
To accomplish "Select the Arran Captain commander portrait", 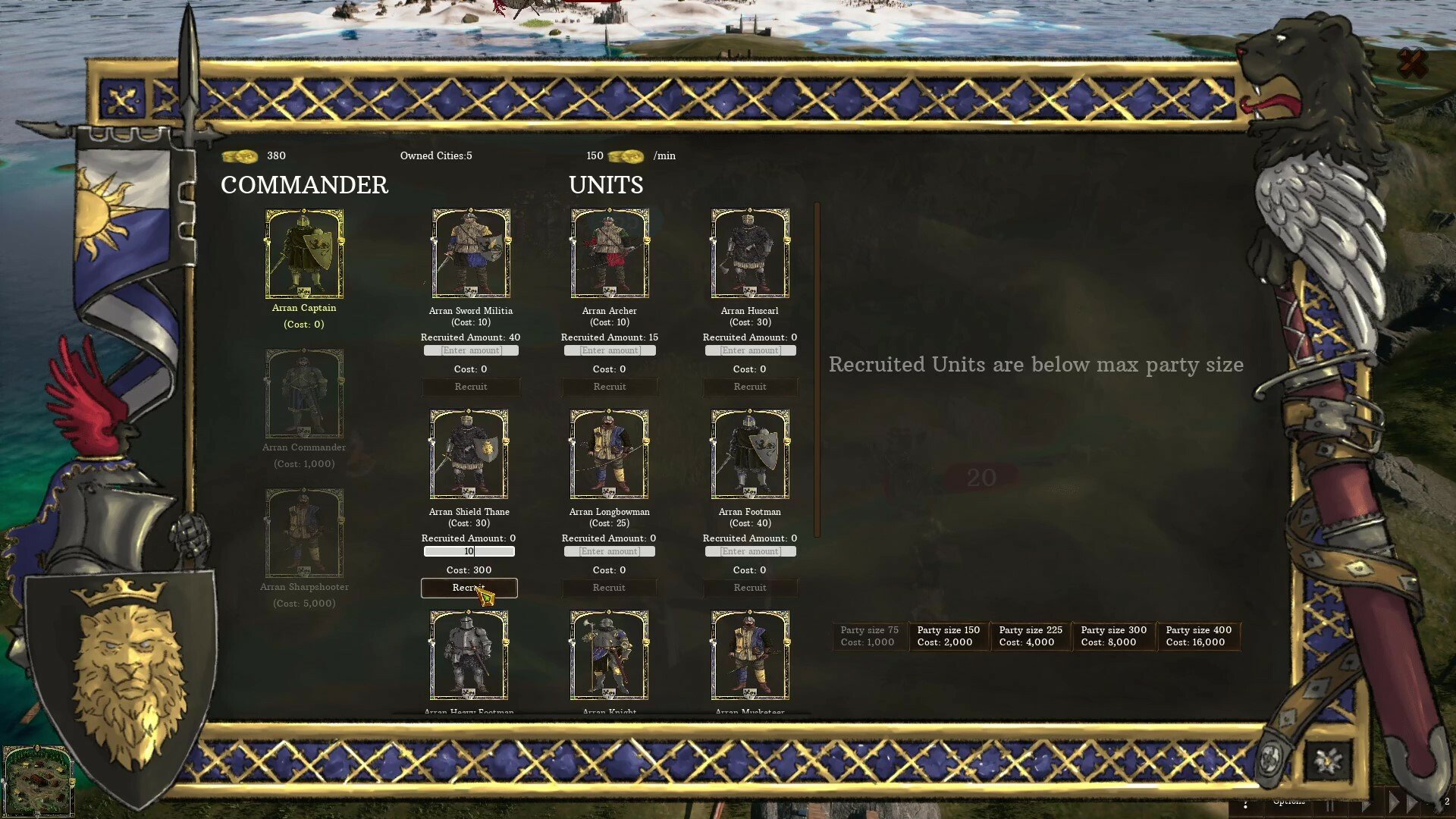I will click(x=304, y=254).
